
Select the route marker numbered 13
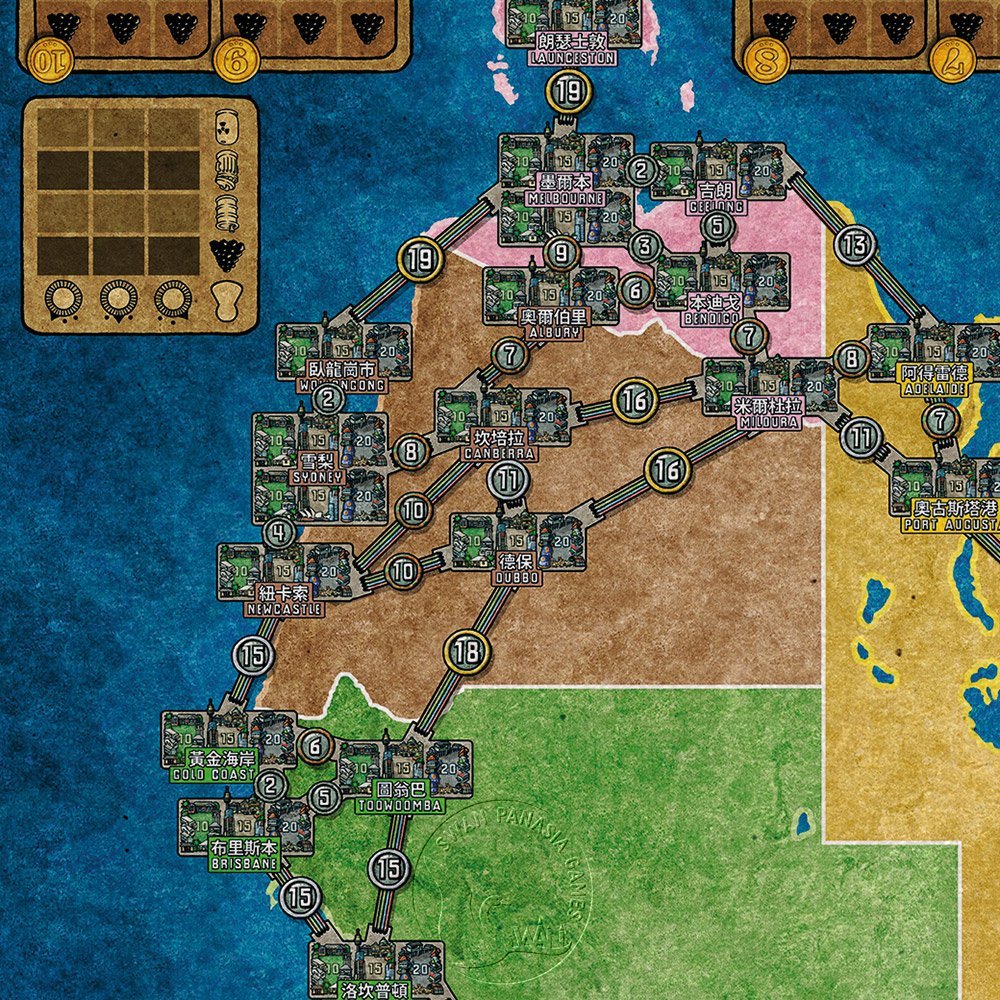(x=855, y=244)
